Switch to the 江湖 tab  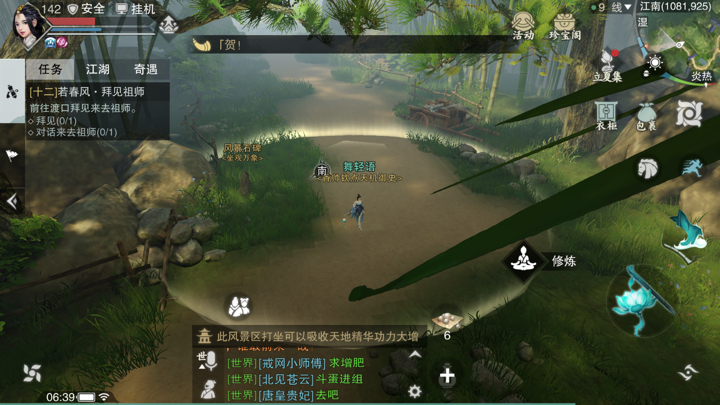[x=98, y=70]
